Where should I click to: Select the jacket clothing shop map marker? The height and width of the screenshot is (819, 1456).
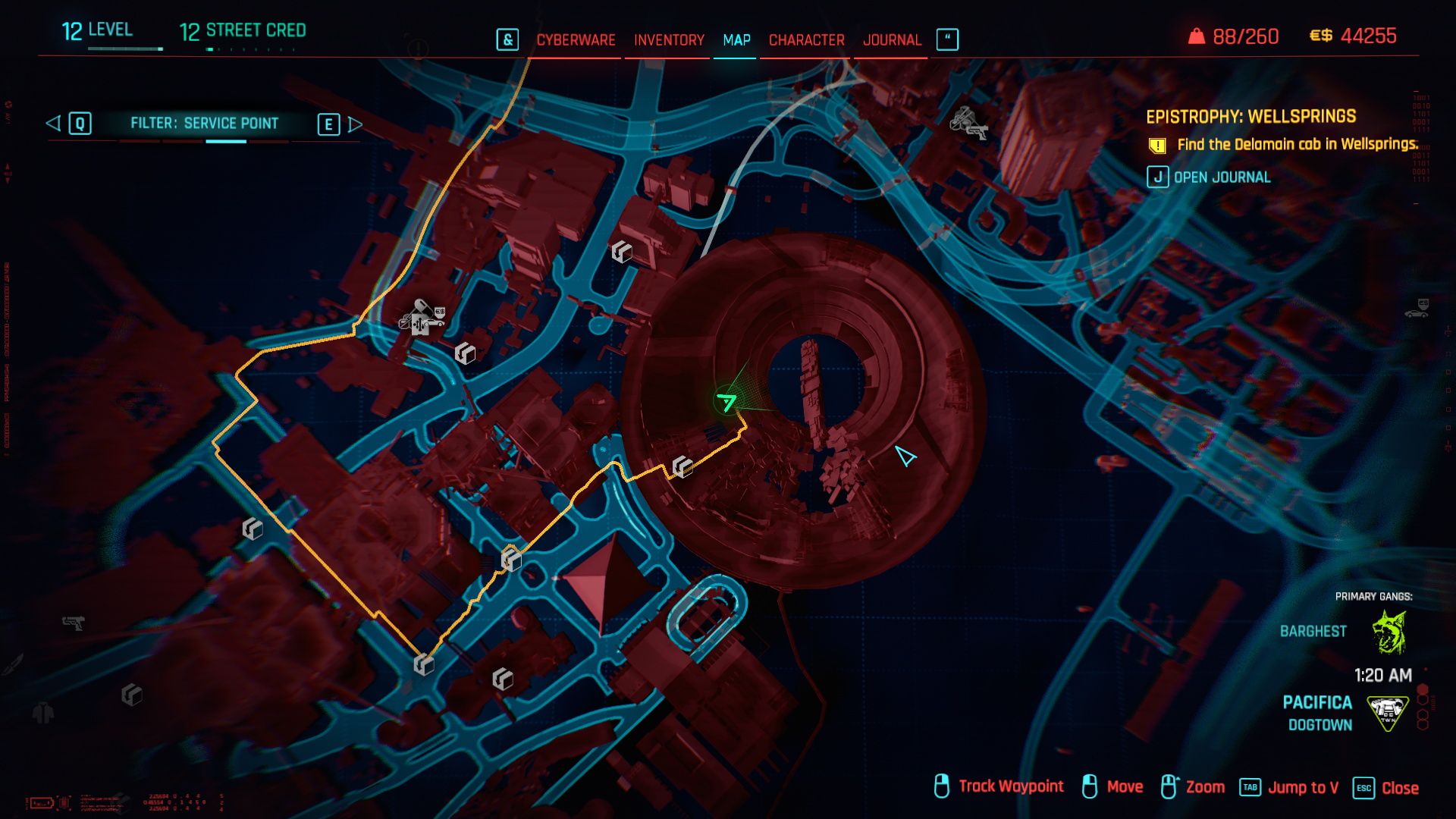point(43,713)
